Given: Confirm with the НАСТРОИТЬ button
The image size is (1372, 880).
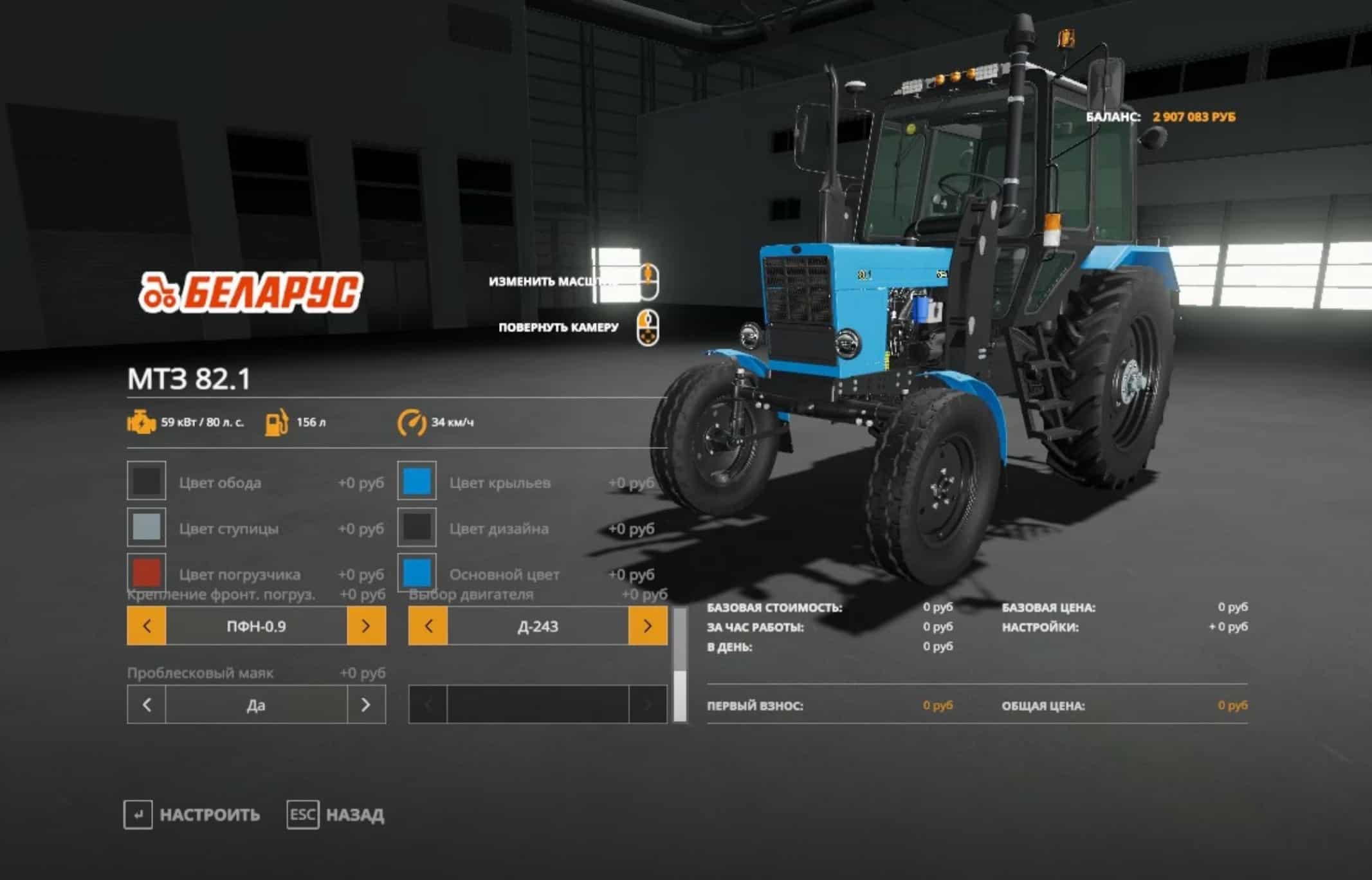Looking at the screenshot, I should pyautogui.click(x=192, y=815).
